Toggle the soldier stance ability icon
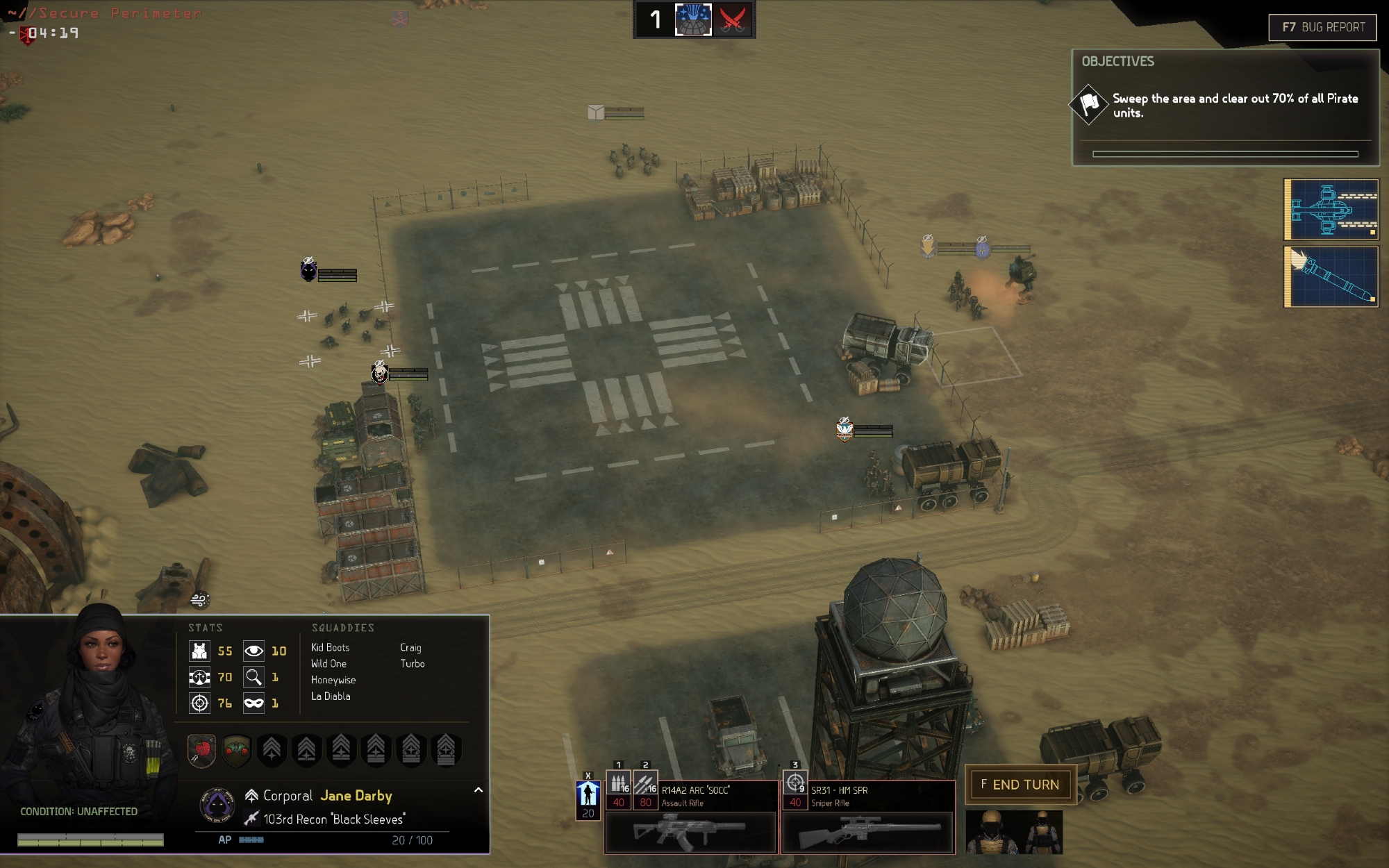The image size is (1389, 868). 588,794
